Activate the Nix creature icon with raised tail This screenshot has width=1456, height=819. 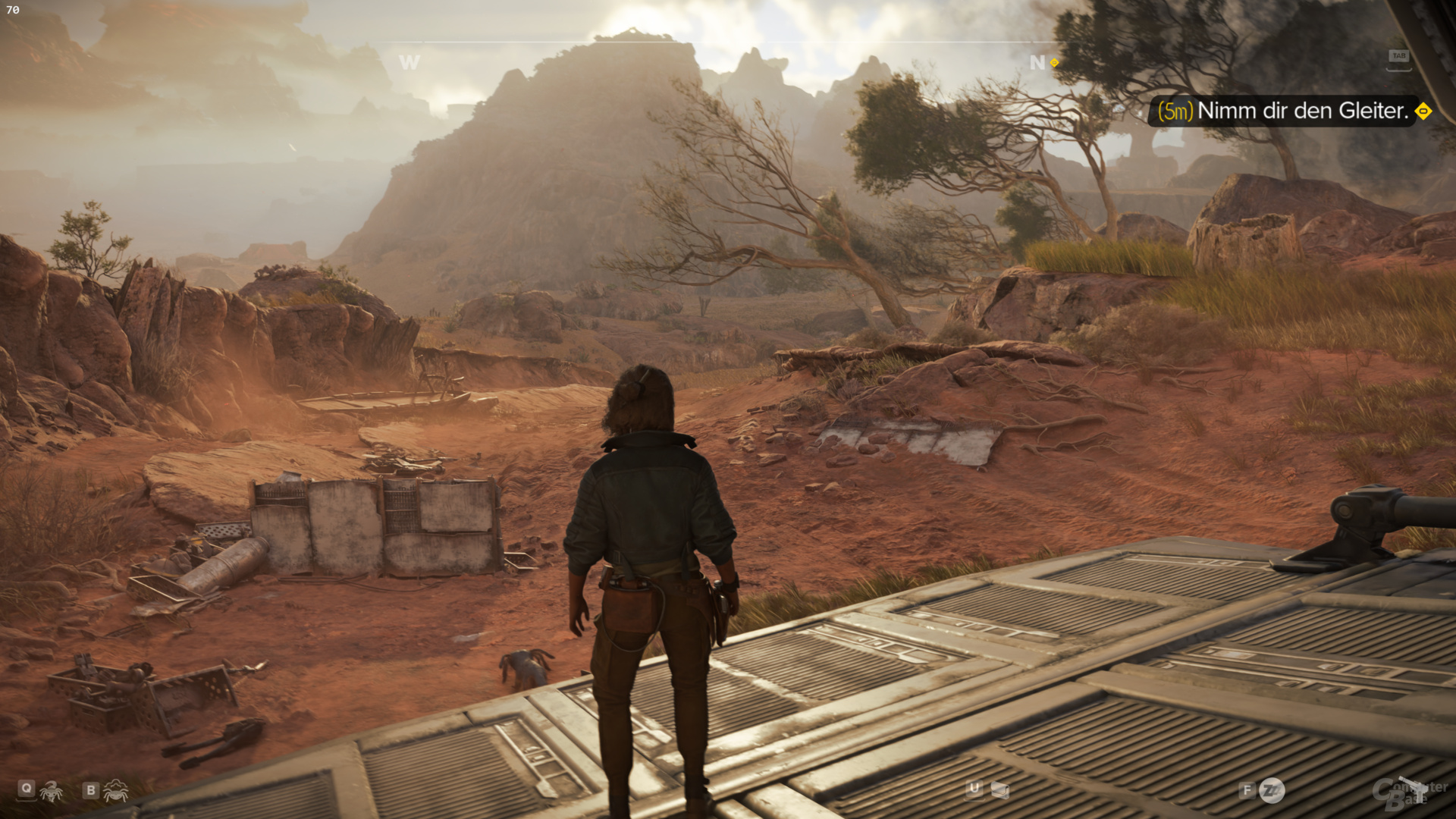52,791
